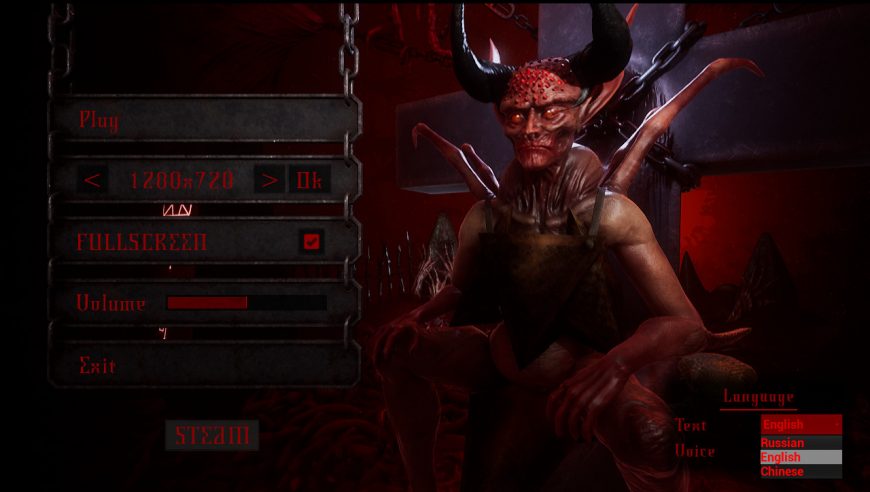Open the Steam button
The image size is (870, 492).
point(212,435)
